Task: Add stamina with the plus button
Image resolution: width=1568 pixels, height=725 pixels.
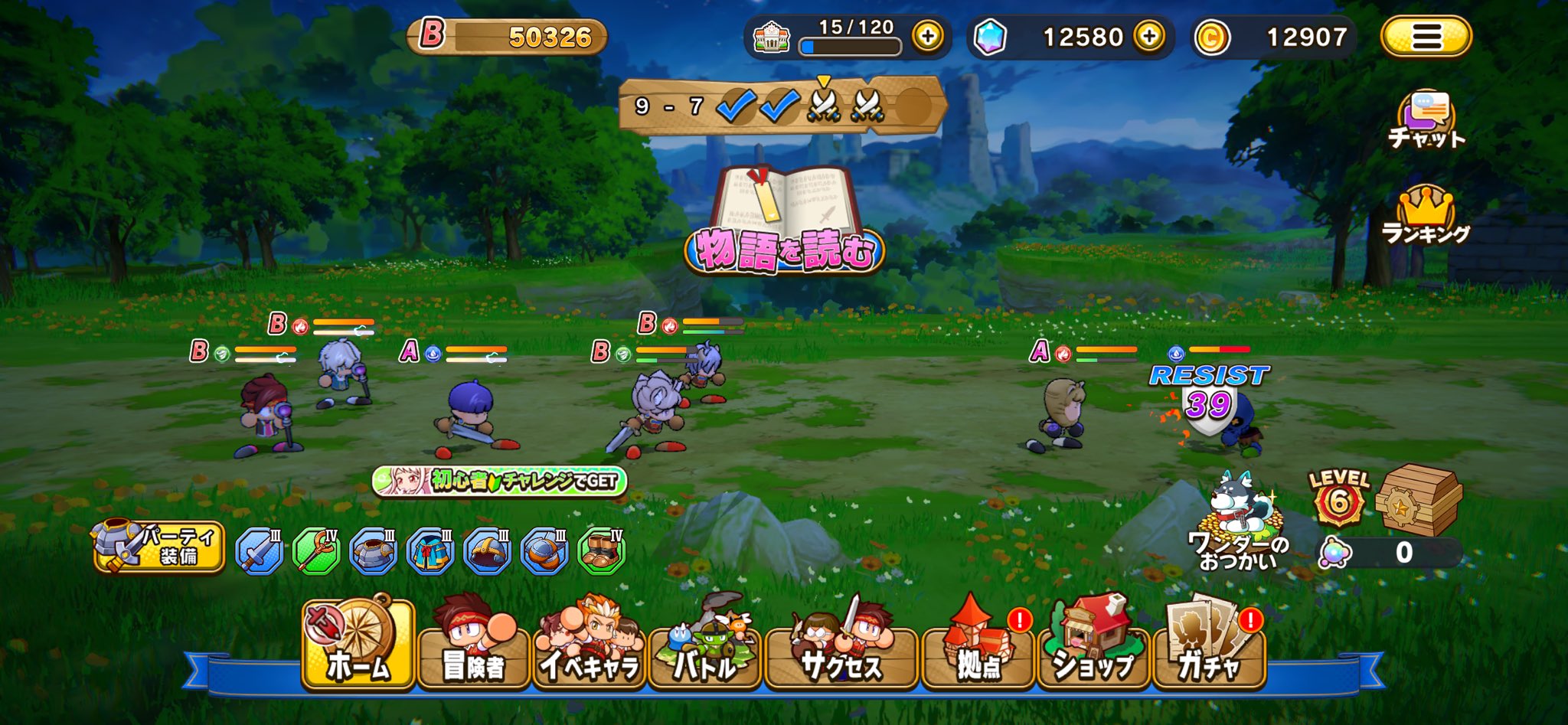Action: [x=928, y=37]
